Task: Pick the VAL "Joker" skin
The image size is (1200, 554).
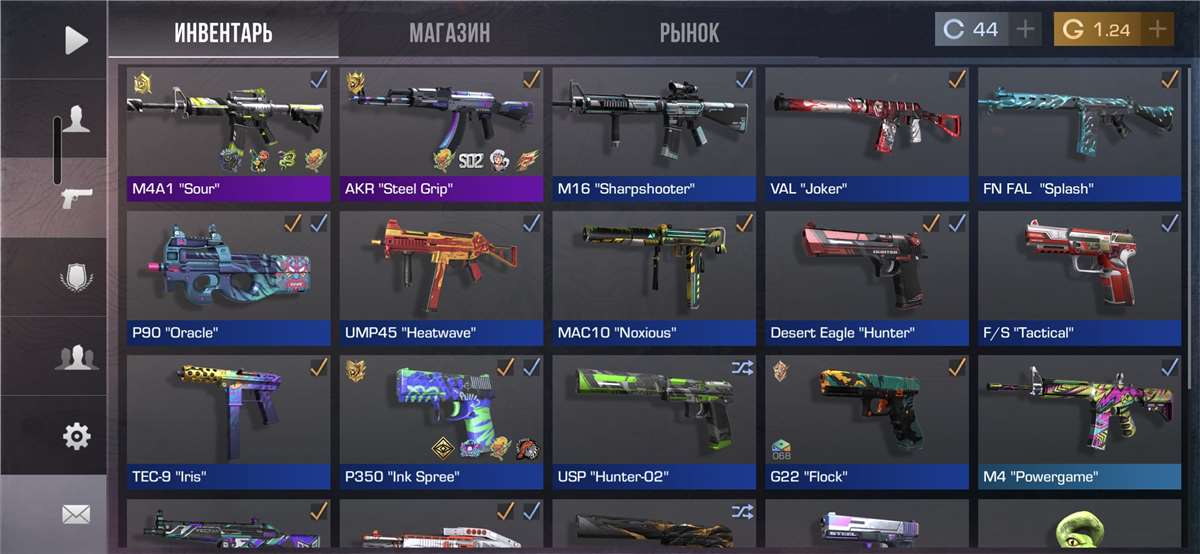Action: pyautogui.click(x=866, y=134)
